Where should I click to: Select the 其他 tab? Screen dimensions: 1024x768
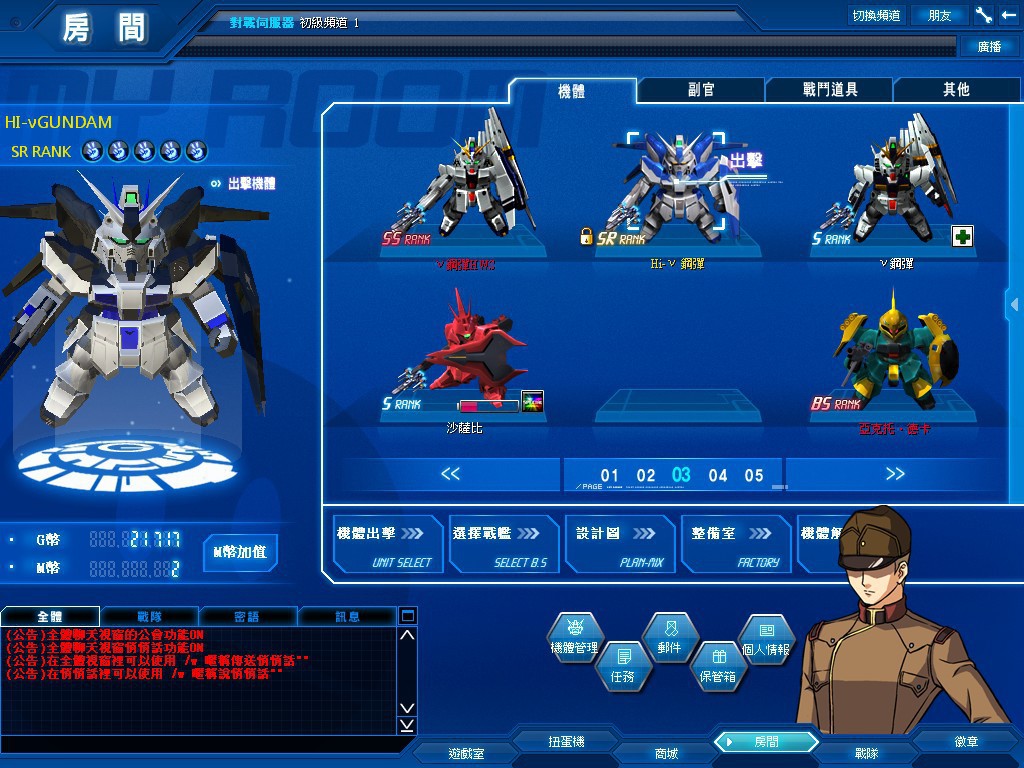tap(956, 90)
